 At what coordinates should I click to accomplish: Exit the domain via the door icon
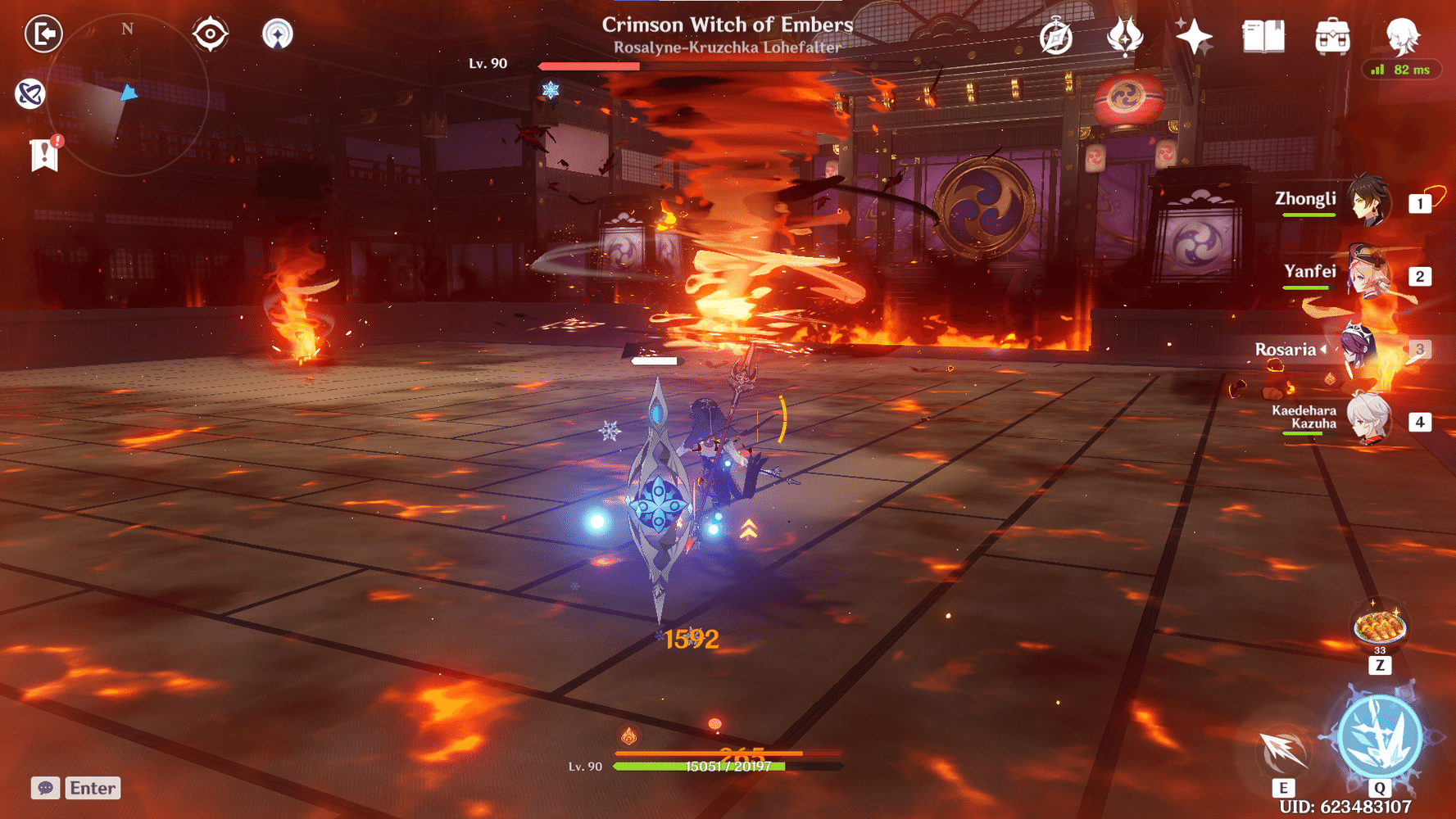tap(45, 34)
